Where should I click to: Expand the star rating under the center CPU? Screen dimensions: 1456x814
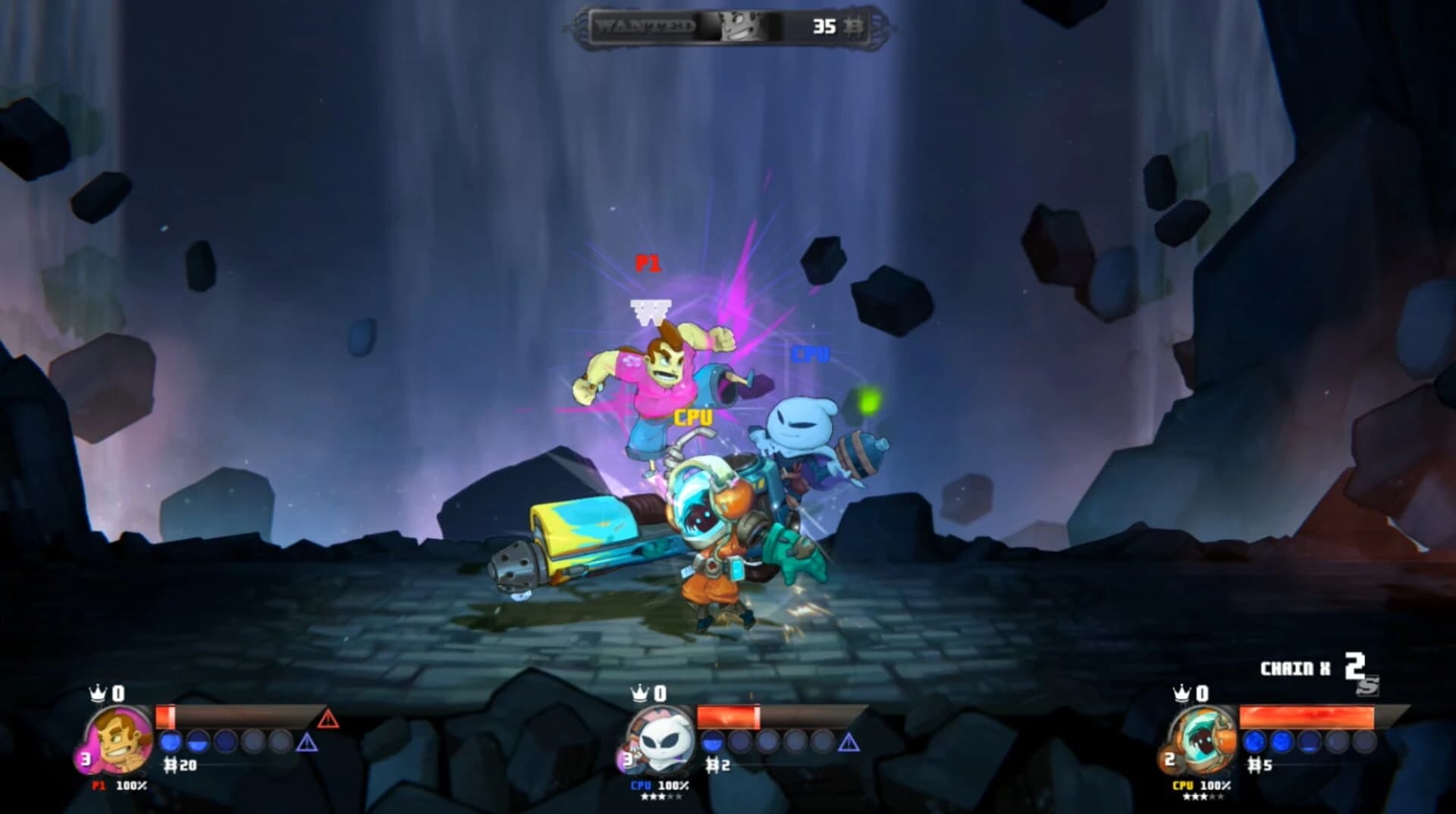(x=662, y=797)
